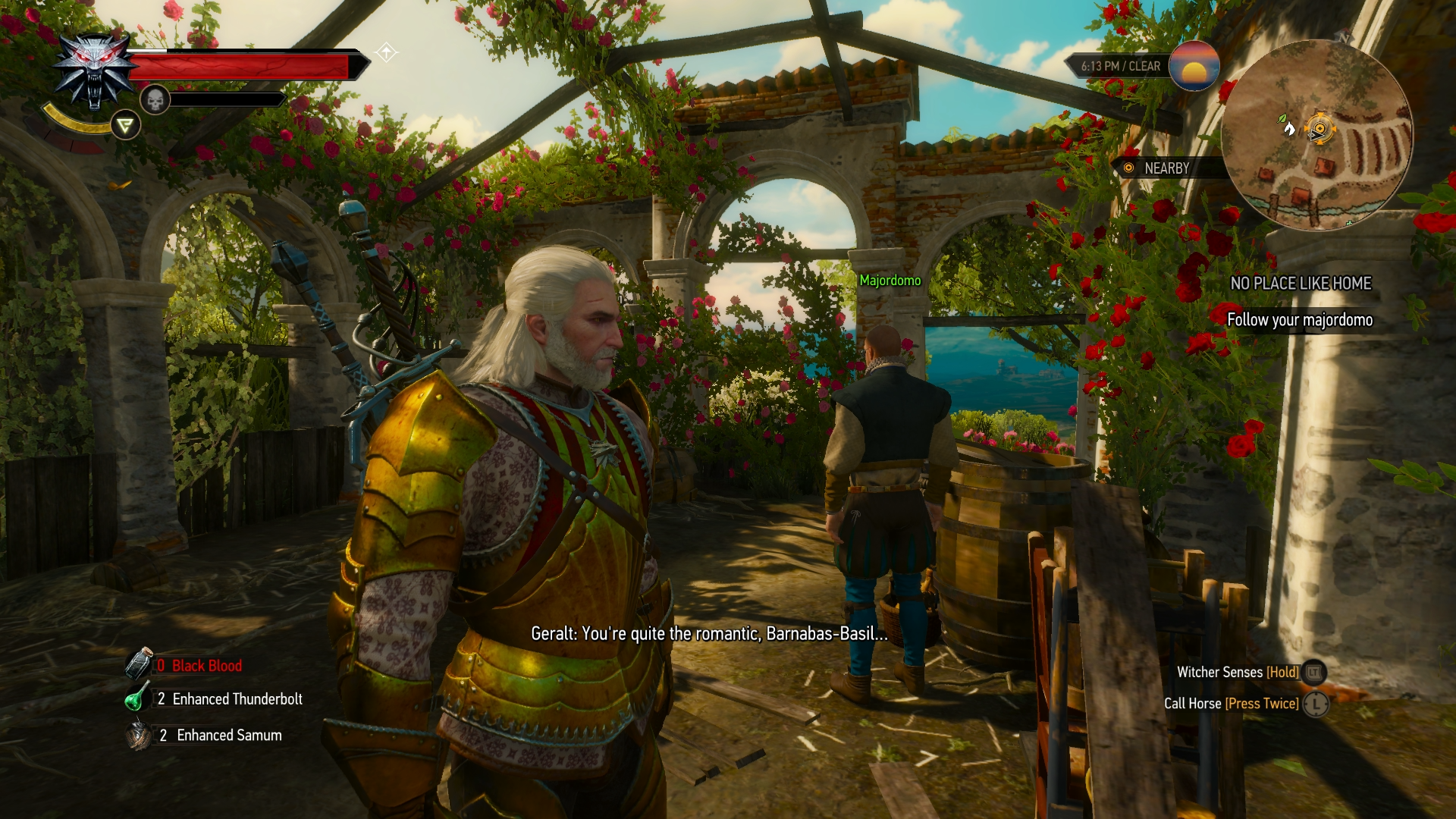Select the Black Blood potion icon
The height and width of the screenshot is (819, 1456).
click(139, 665)
